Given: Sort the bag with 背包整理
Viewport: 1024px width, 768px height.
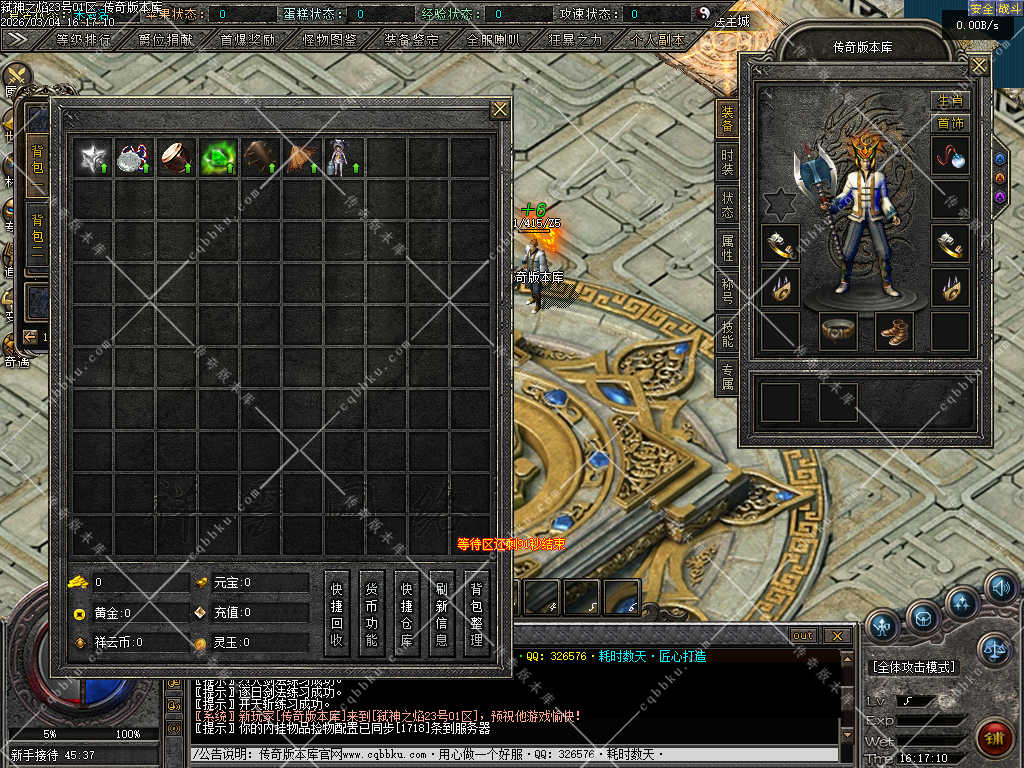Looking at the screenshot, I should click(476, 613).
